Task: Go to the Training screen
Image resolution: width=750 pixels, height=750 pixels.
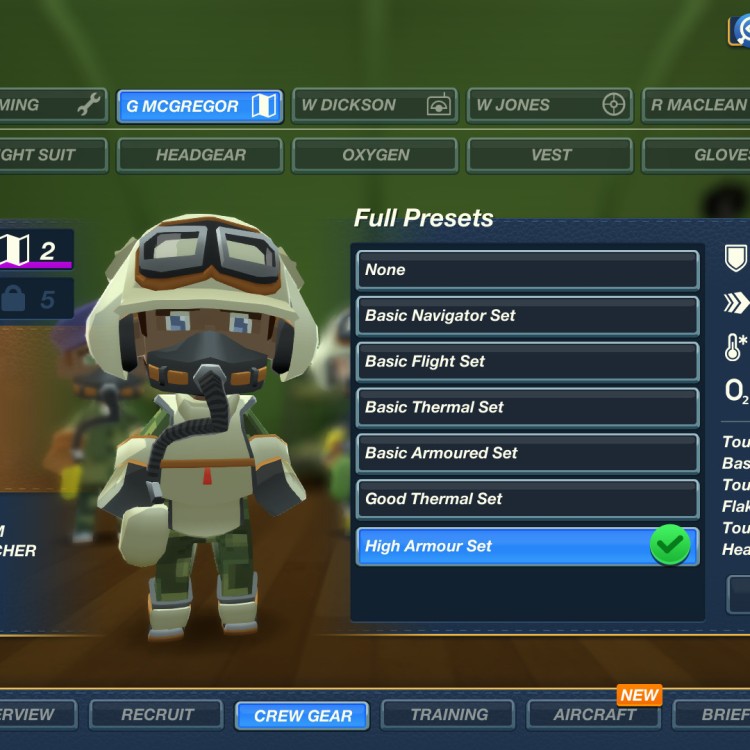Action: pos(449,715)
